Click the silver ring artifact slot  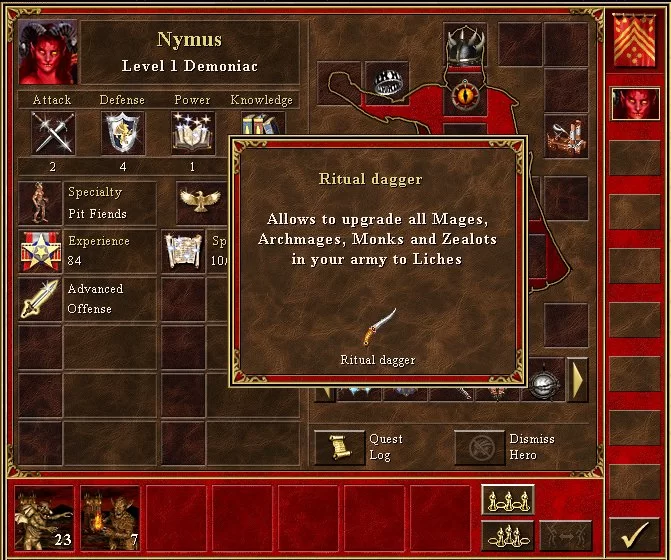[x=386, y=82]
